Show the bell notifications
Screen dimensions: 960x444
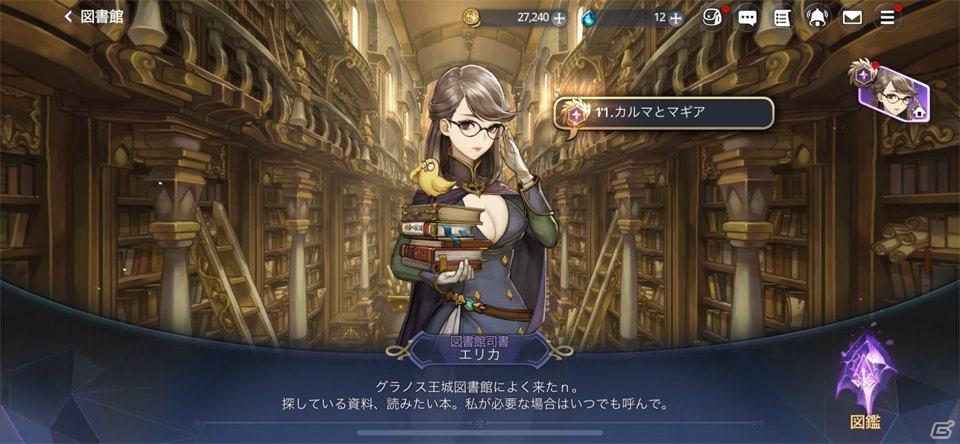pyautogui.click(x=817, y=17)
